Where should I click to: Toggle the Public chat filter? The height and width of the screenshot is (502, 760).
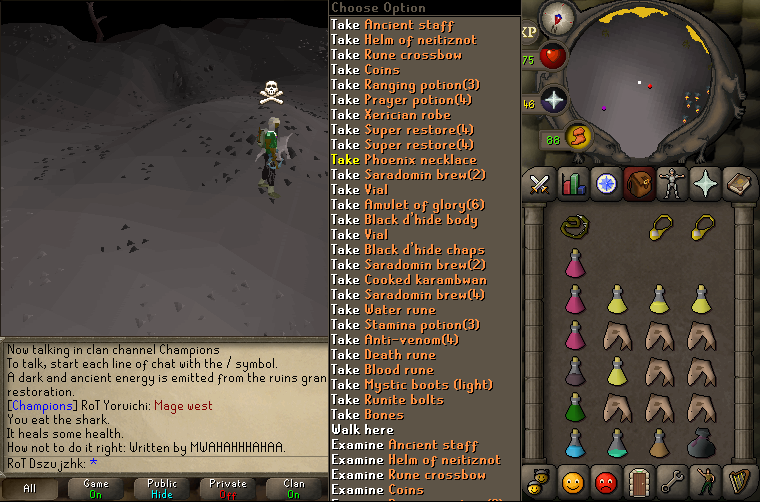[x=162, y=487]
